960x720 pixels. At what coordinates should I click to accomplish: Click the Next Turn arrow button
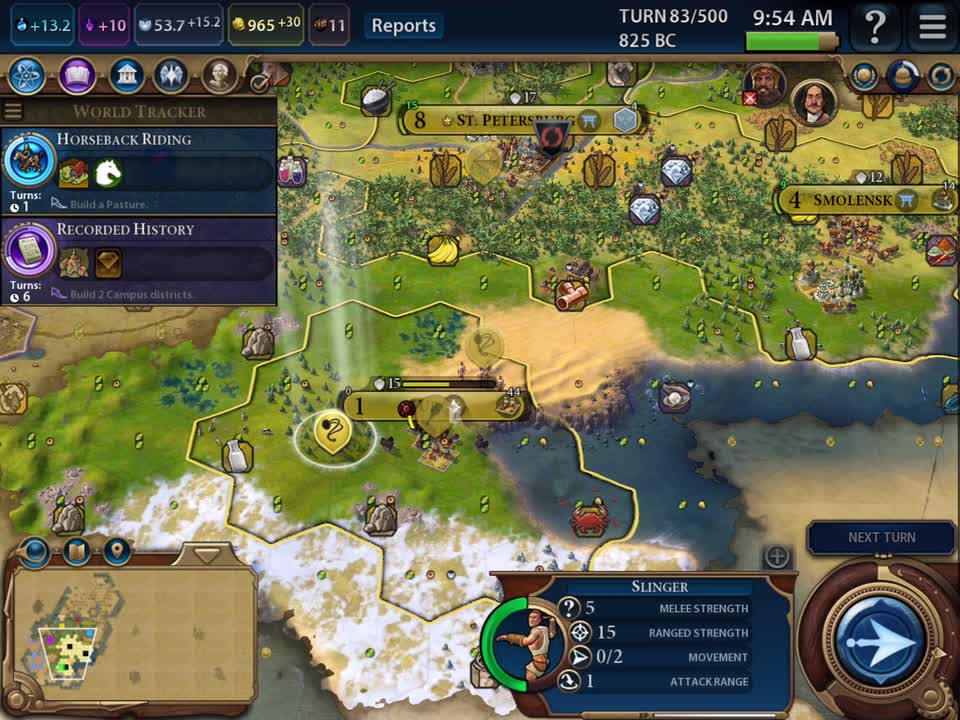(881, 640)
